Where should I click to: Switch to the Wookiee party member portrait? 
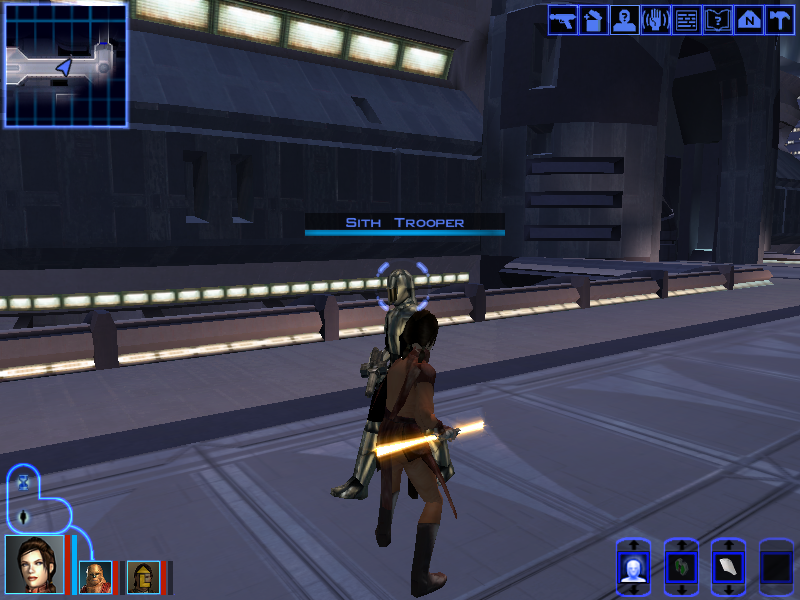(x=94, y=577)
